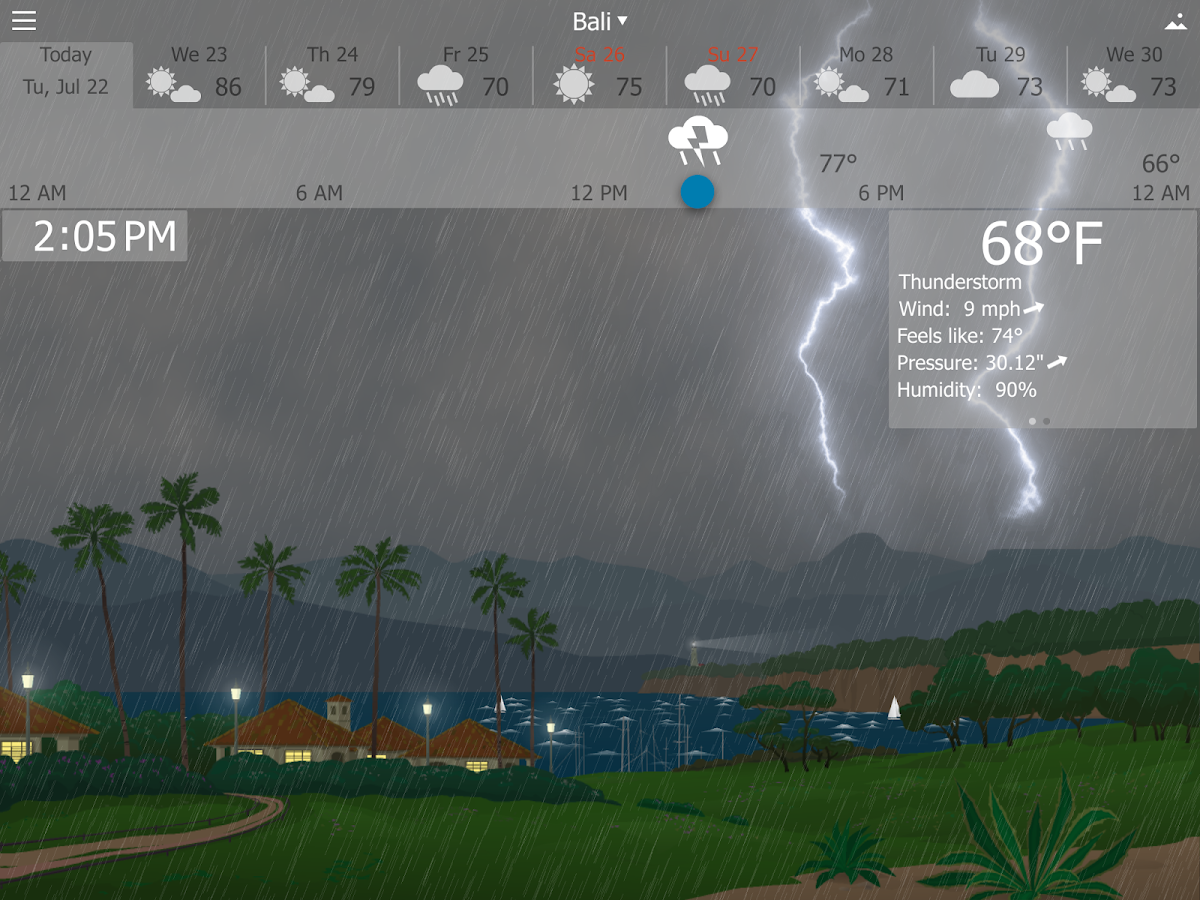Click the blue time slider handle
This screenshot has height=900, width=1200.
coord(697,192)
